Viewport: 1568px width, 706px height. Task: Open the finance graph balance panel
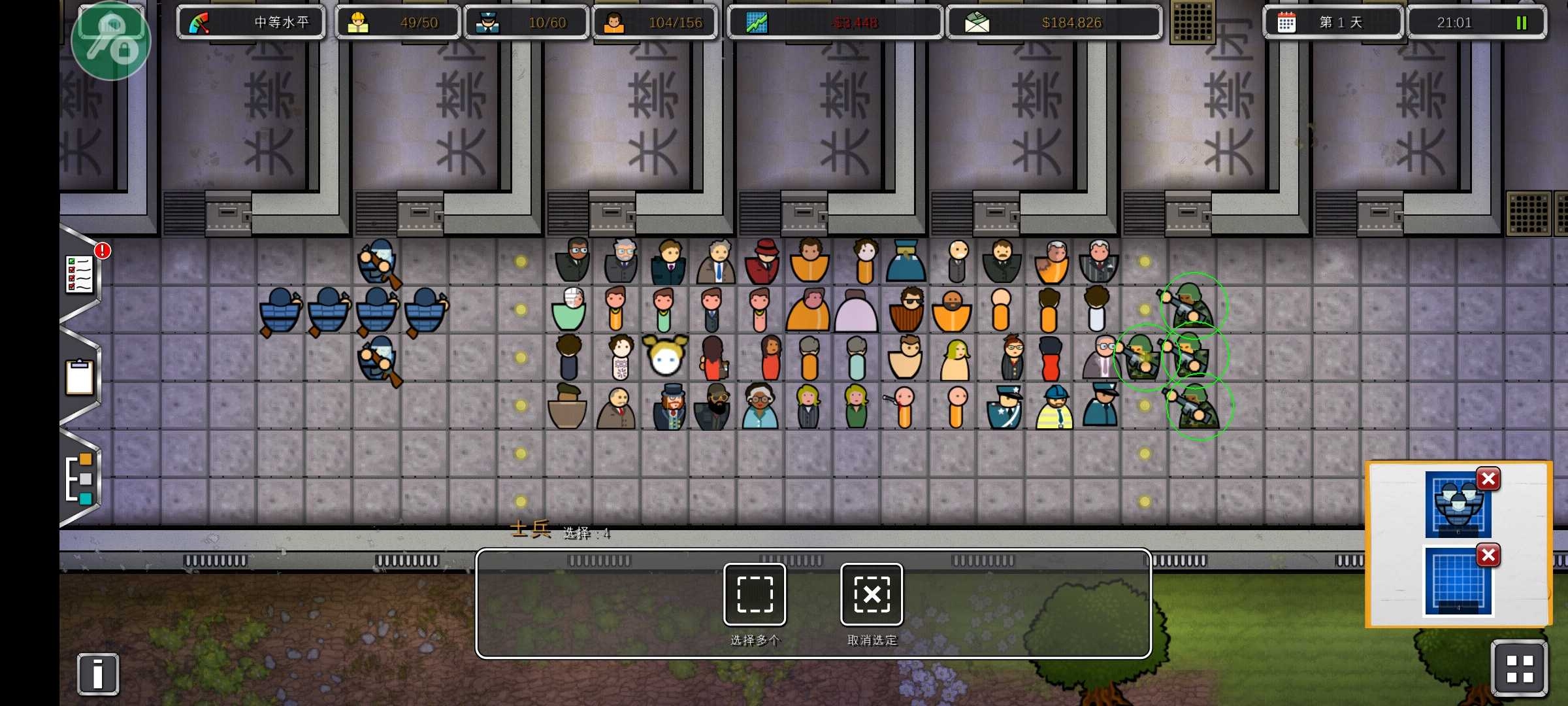pos(834,23)
